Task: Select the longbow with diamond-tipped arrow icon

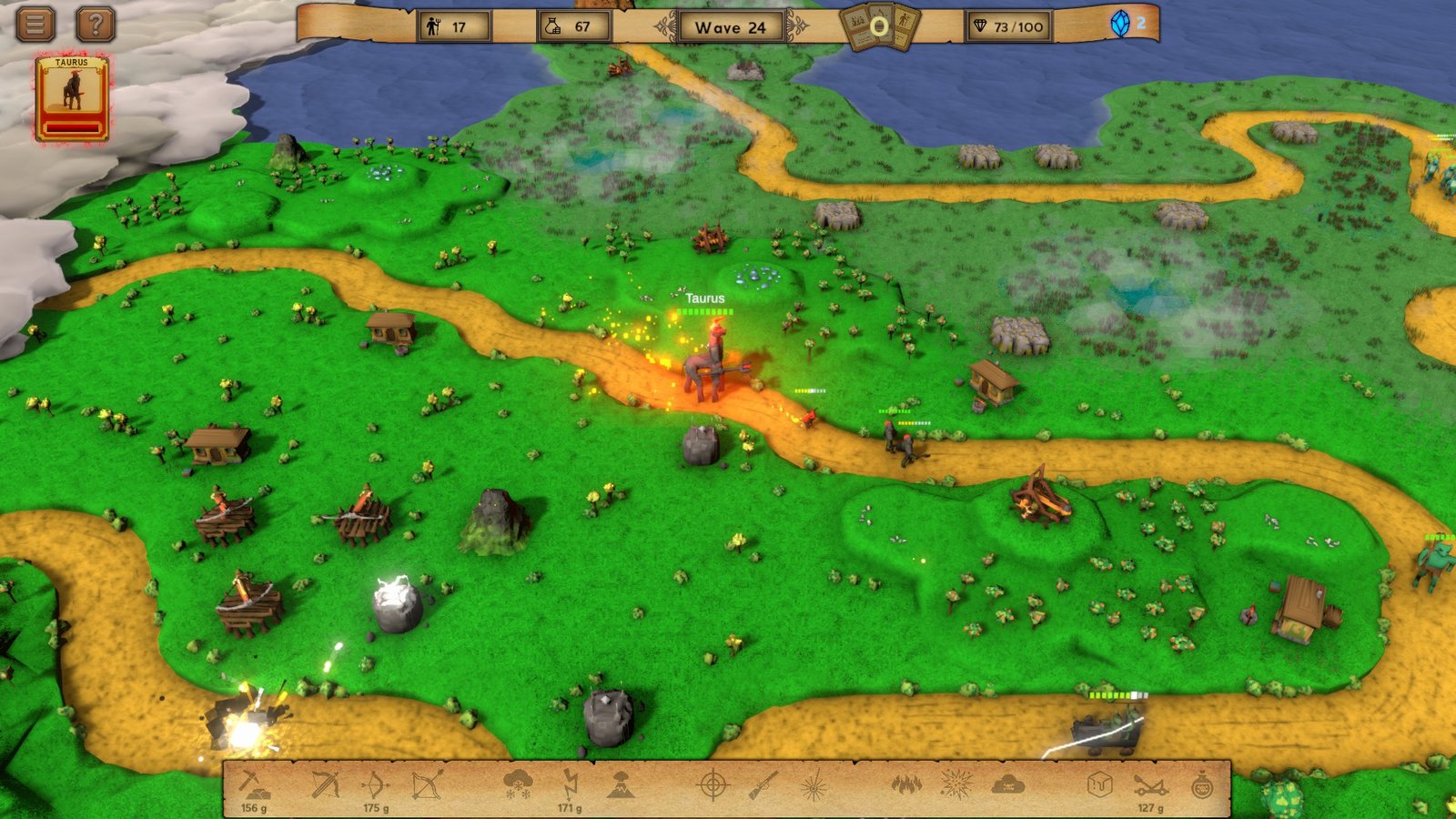Action: point(426,784)
